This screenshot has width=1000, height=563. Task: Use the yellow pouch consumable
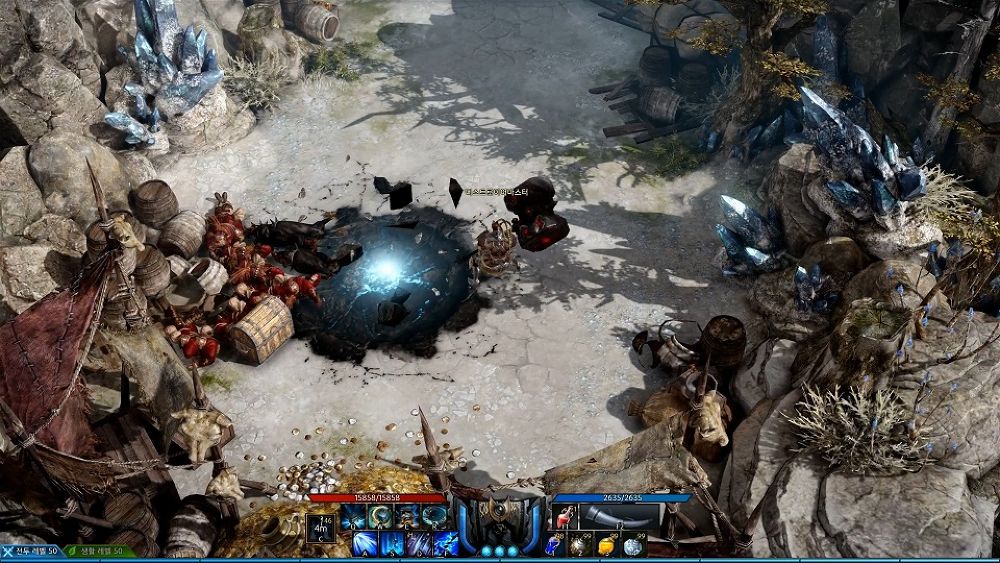coord(606,545)
